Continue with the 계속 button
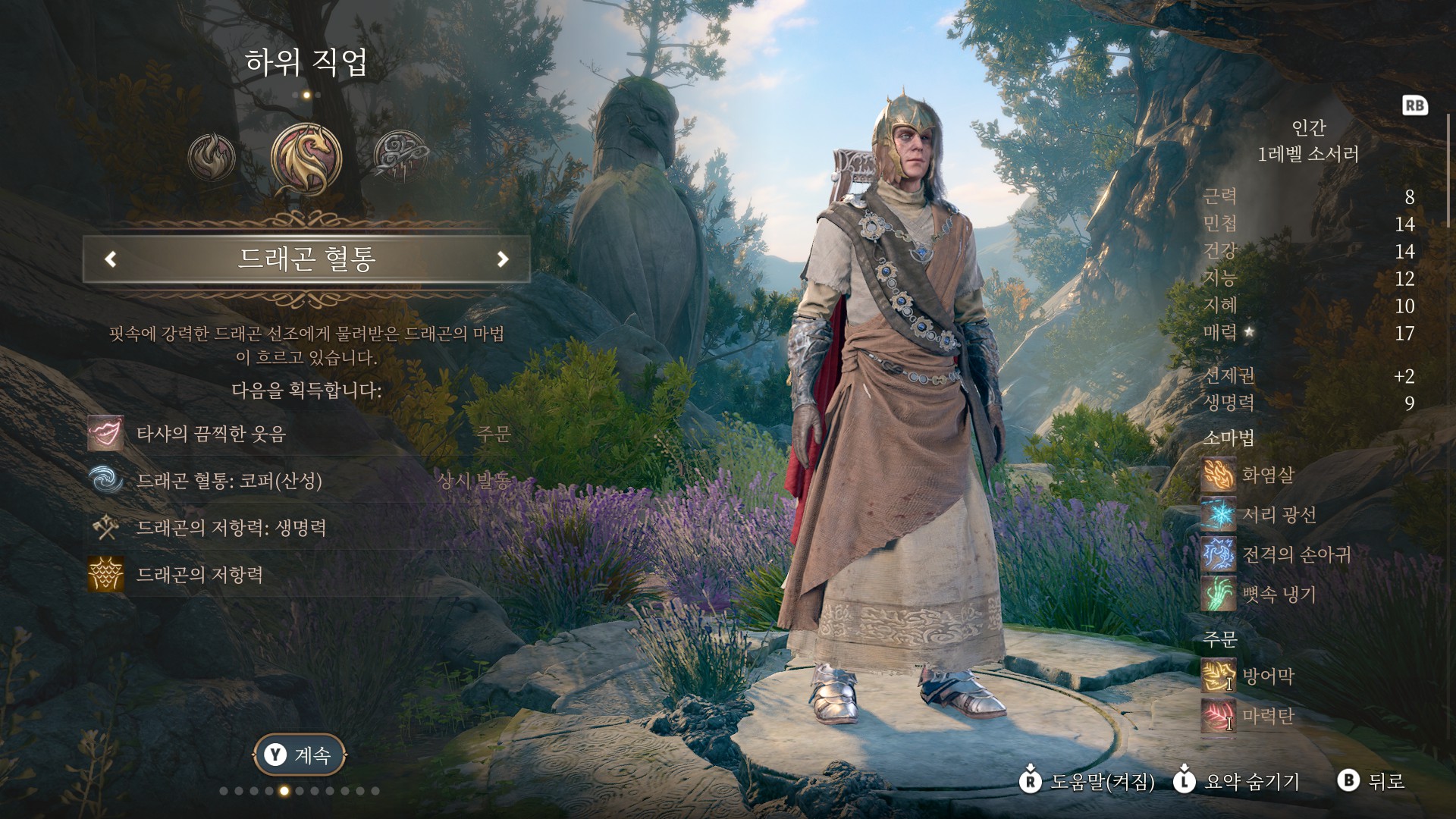 [x=300, y=755]
